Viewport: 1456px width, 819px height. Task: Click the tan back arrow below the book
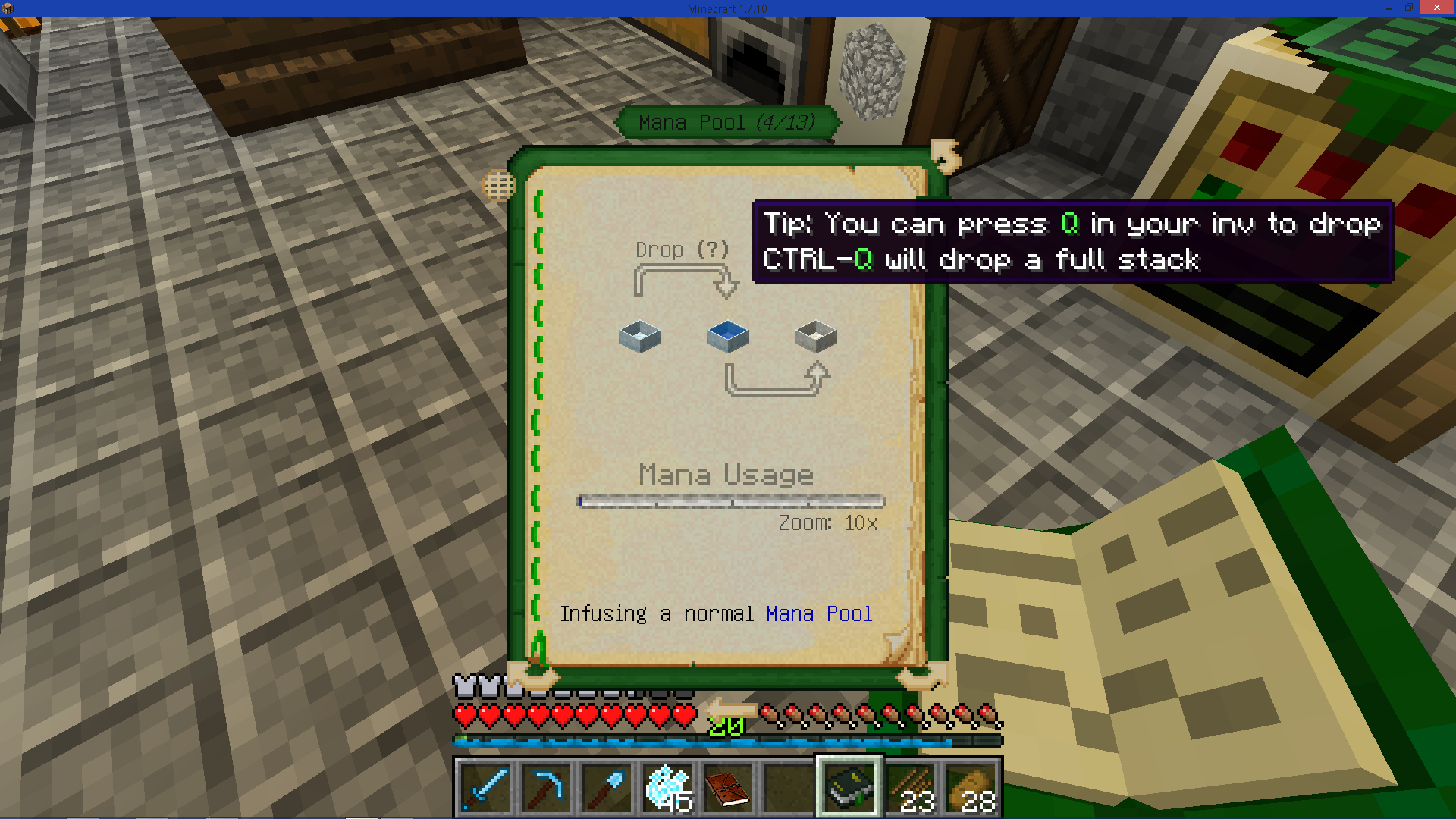coord(731,710)
